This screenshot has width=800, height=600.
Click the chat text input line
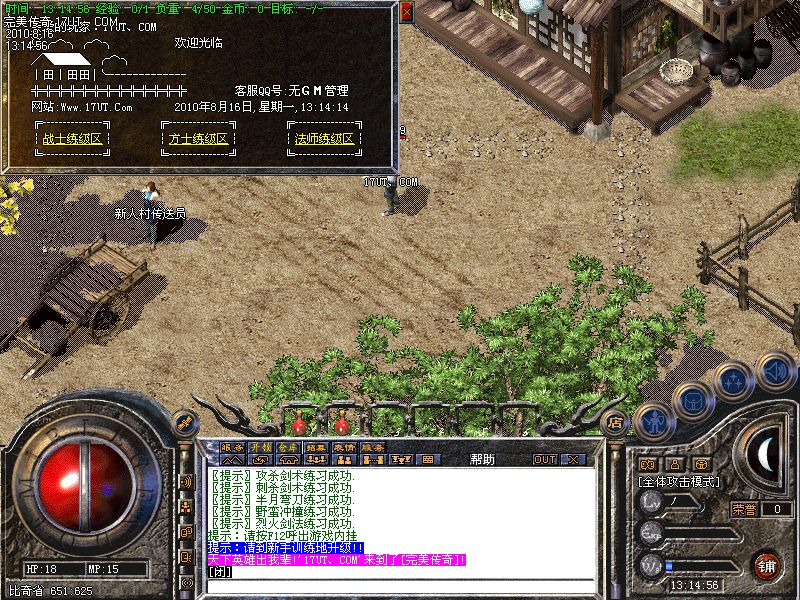pyautogui.click(x=400, y=573)
